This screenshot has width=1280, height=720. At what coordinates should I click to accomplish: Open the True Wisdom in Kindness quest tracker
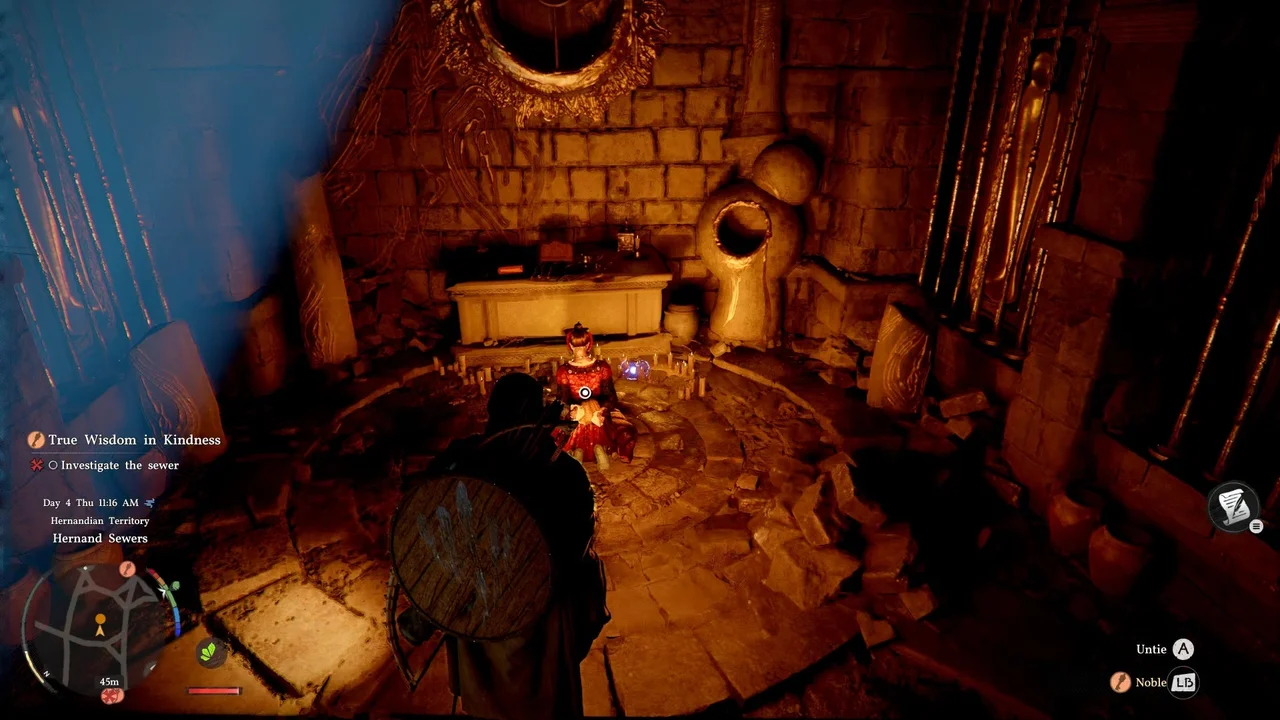point(134,440)
